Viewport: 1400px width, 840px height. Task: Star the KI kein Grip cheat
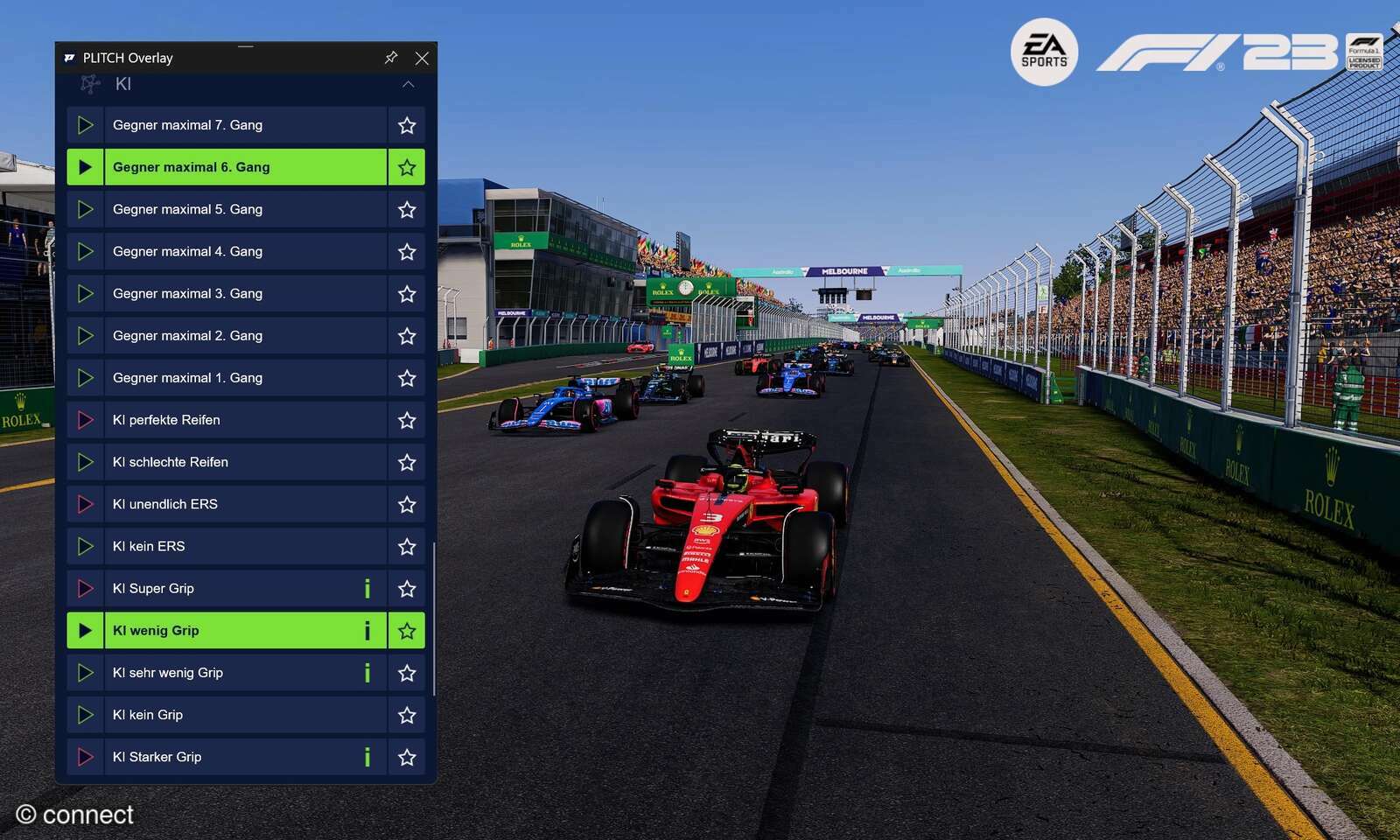(406, 715)
